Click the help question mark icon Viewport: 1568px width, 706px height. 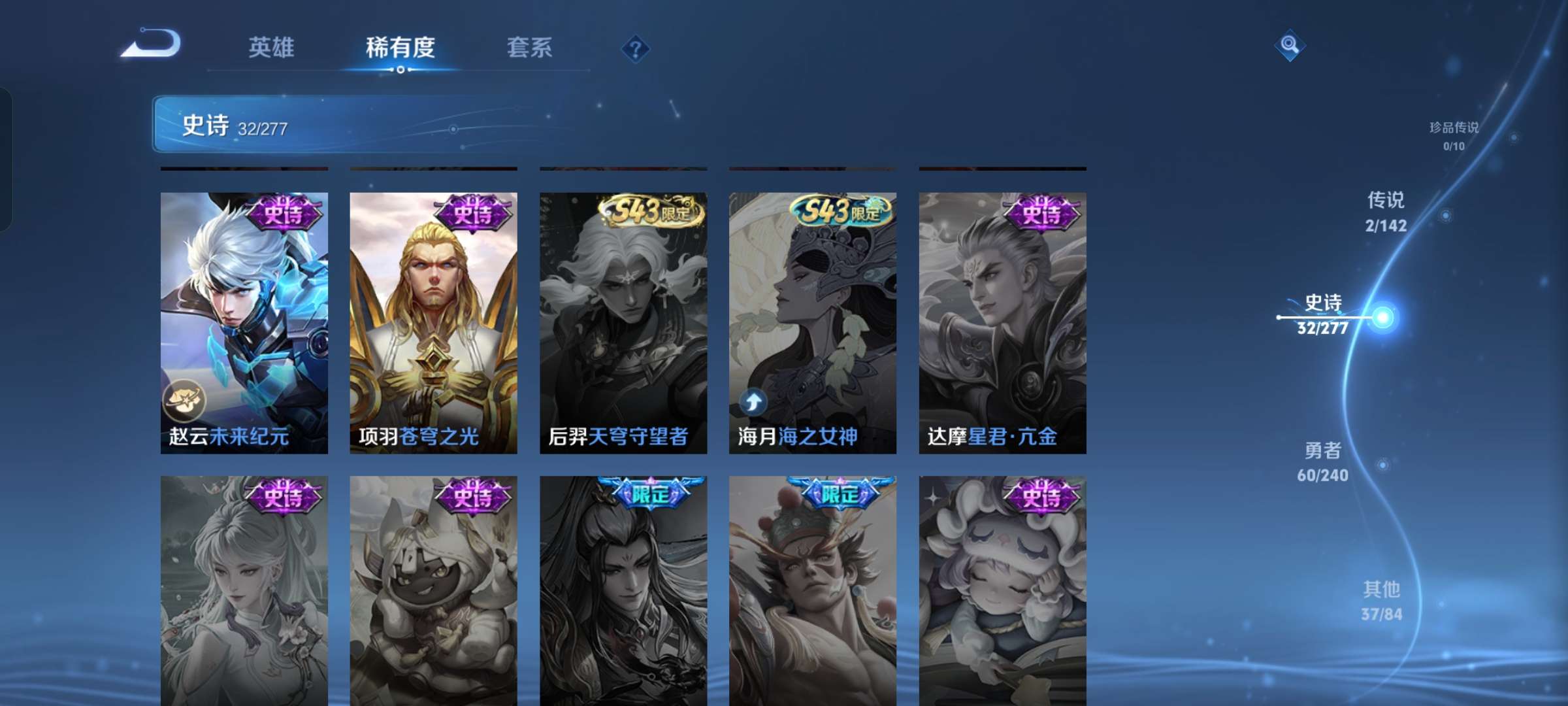[636, 48]
